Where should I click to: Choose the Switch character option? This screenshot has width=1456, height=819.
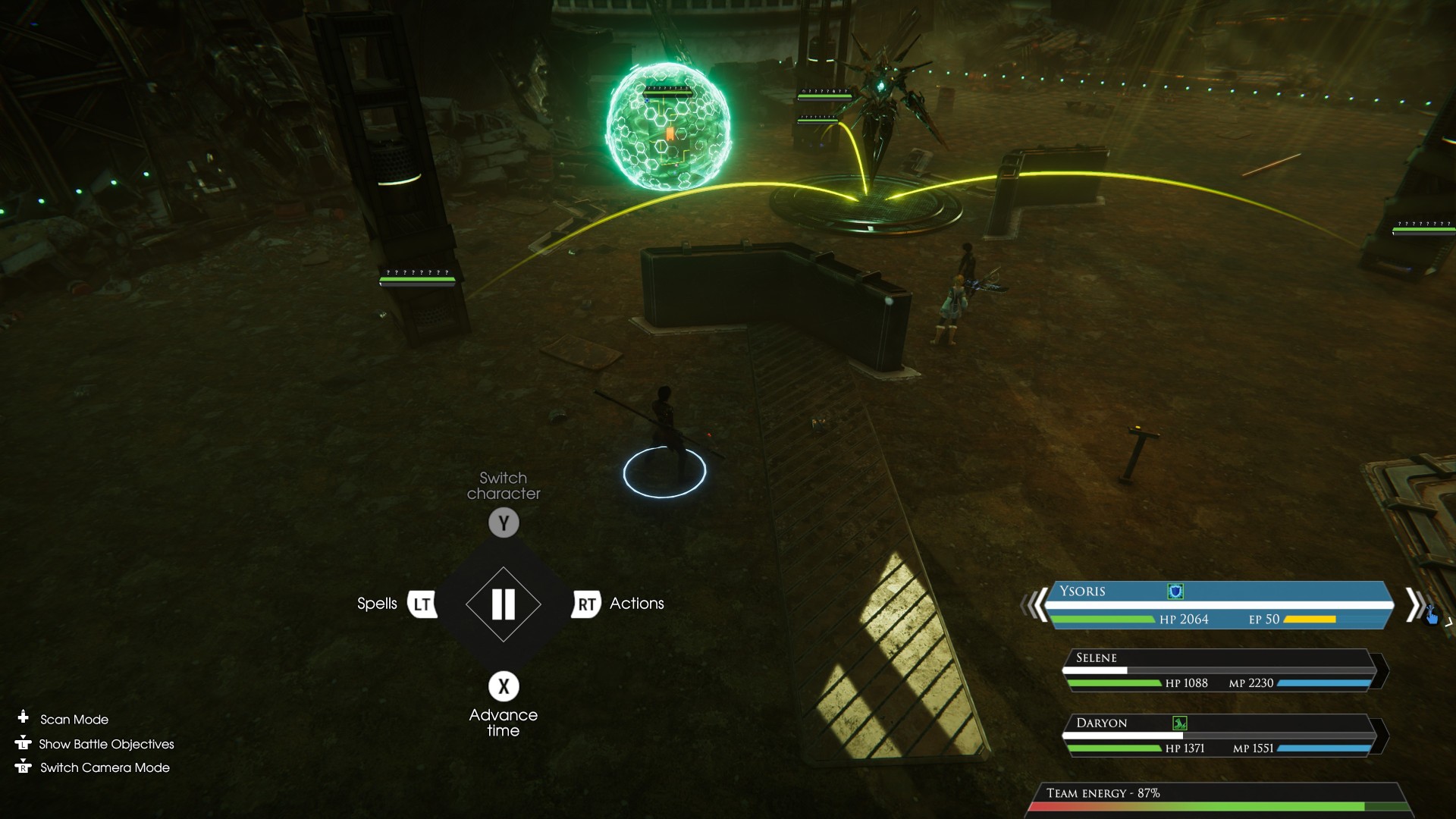coord(504,522)
